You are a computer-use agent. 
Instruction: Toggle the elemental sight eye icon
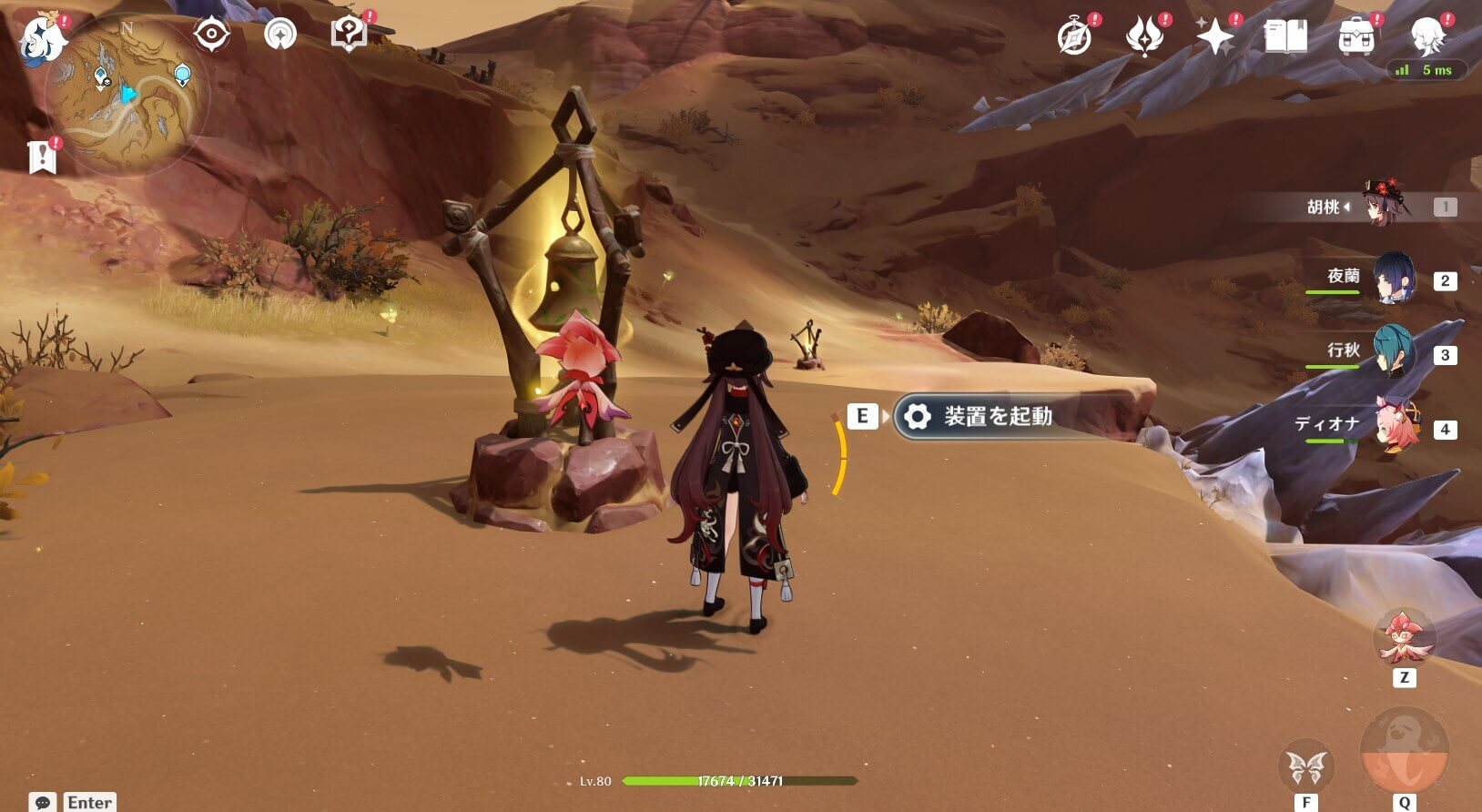(211, 36)
